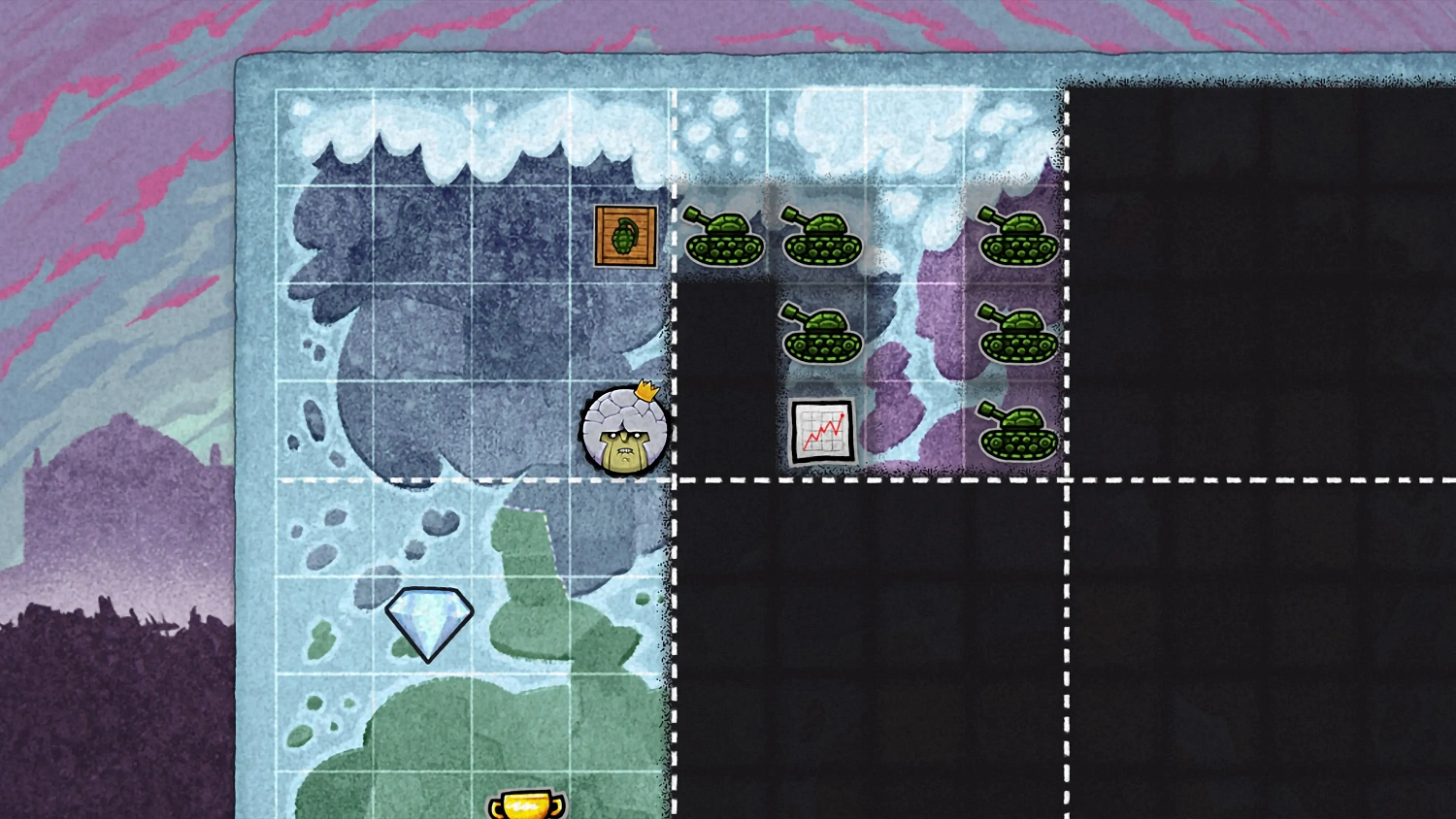1456x819 pixels.
Task: Select the gold trophy tile
Action: coord(526,805)
